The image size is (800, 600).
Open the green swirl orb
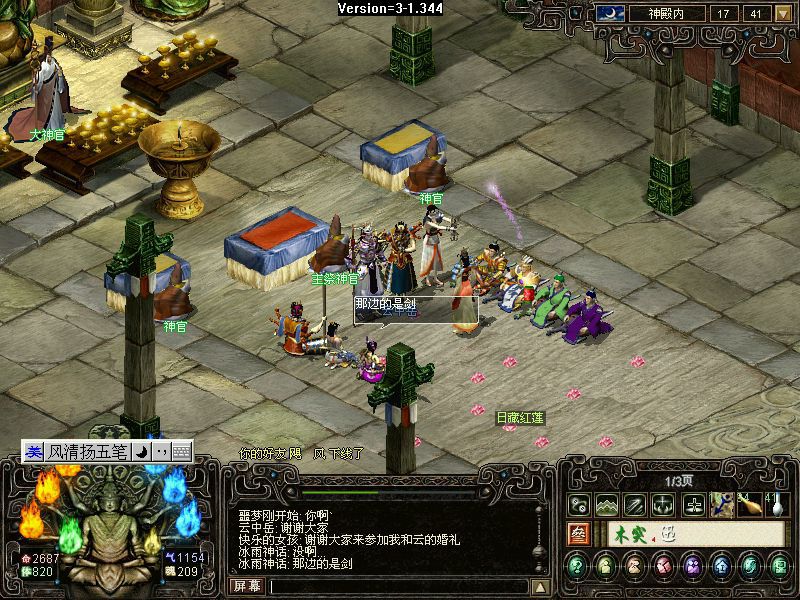pos(750,566)
